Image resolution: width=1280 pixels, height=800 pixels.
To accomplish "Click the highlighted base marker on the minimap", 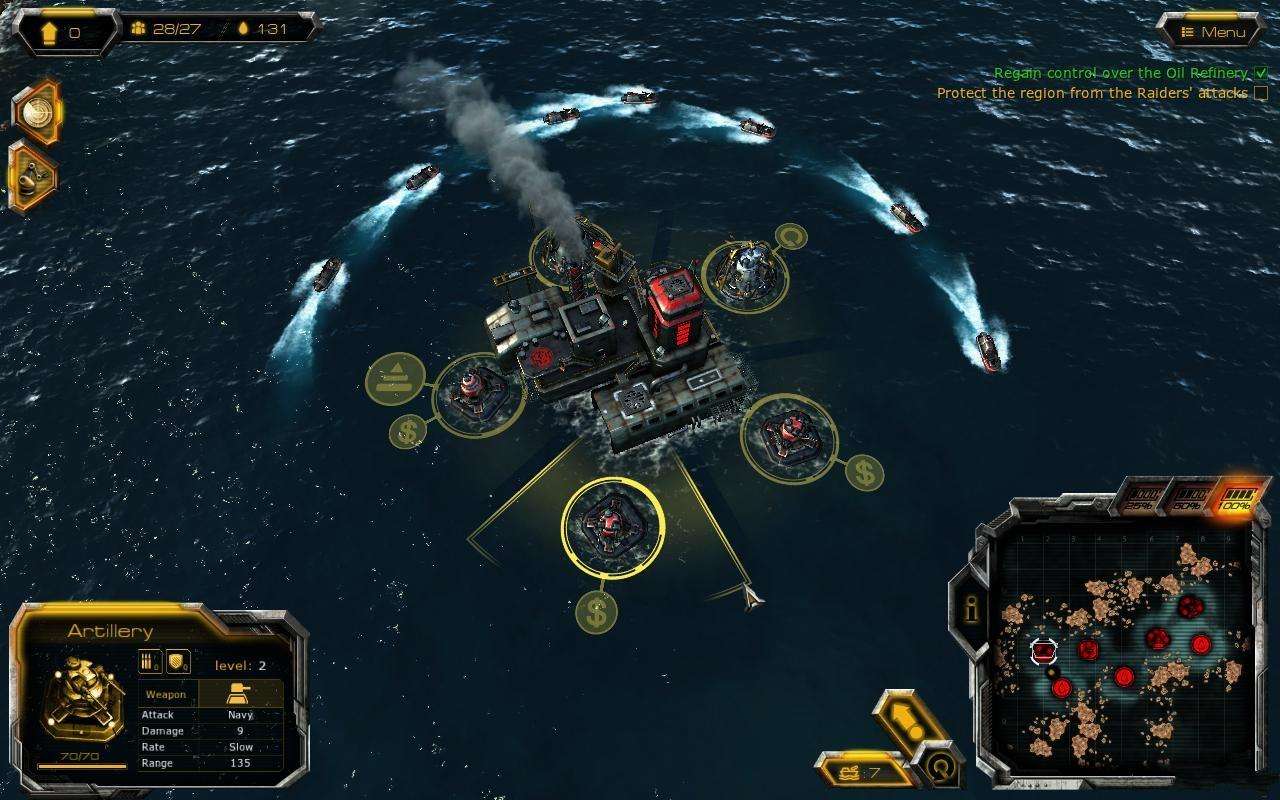I will [x=1044, y=652].
